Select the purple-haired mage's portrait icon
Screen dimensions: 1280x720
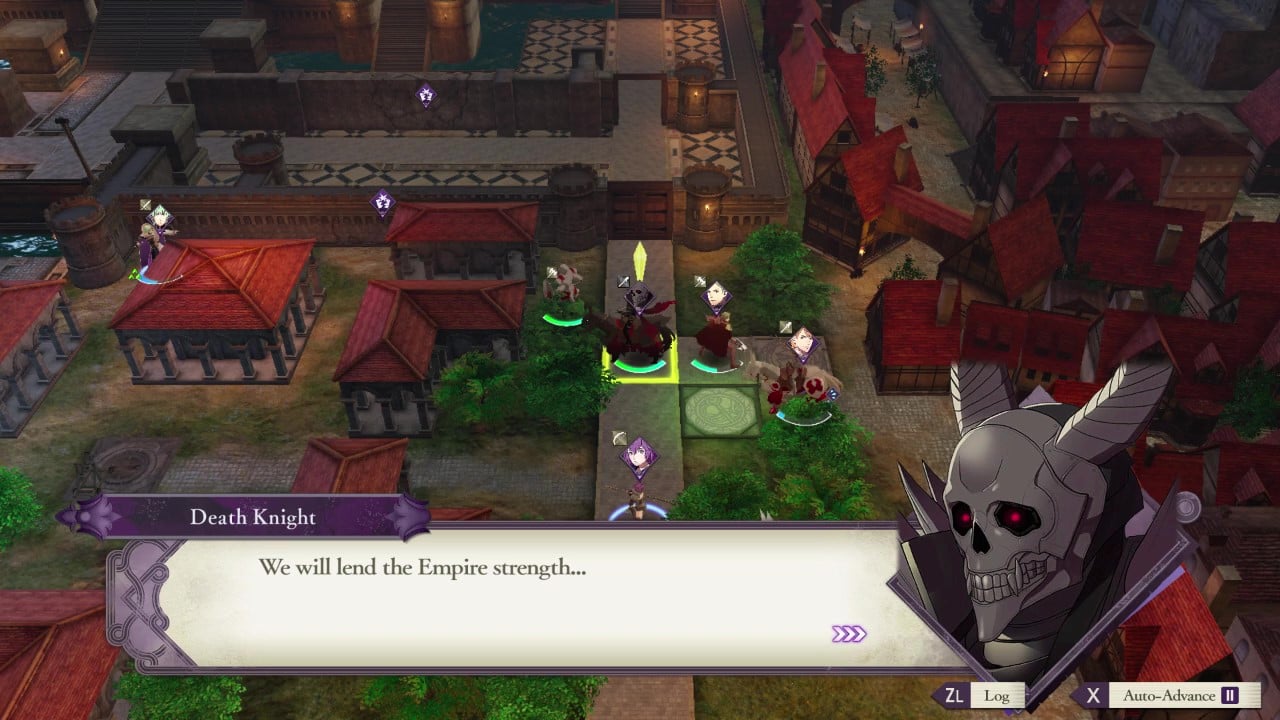coord(638,455)
